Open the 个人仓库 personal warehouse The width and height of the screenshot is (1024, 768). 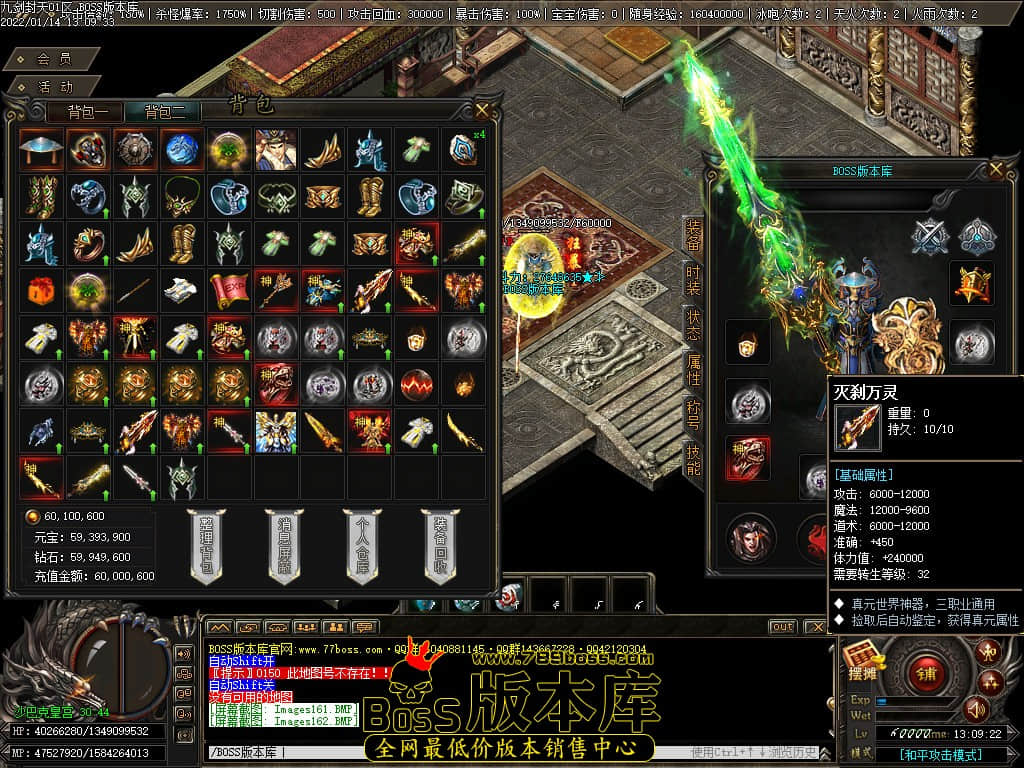pyautogui.click(x=360, y=545)
